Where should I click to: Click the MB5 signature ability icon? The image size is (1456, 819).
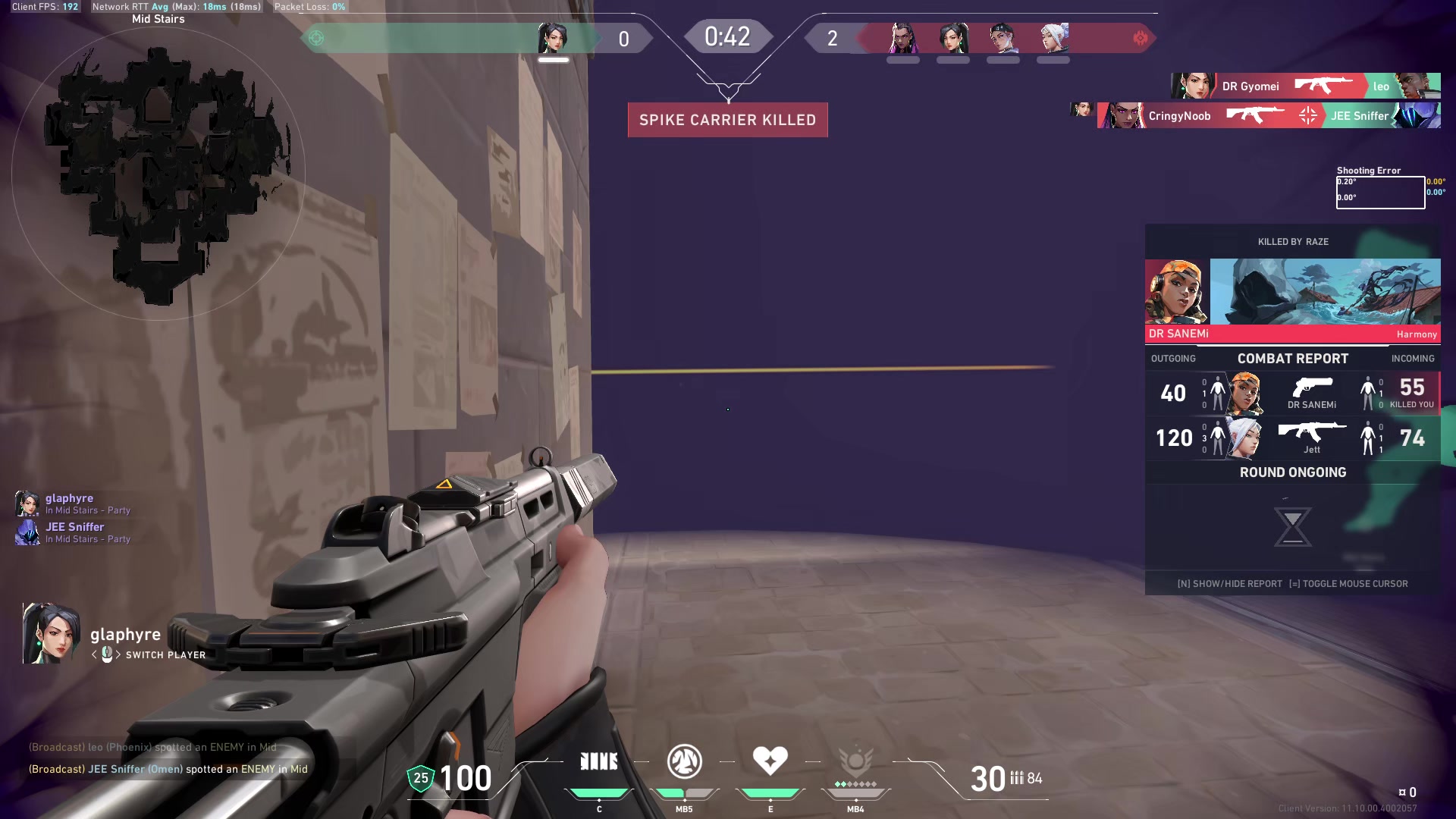tap(684, 761)
